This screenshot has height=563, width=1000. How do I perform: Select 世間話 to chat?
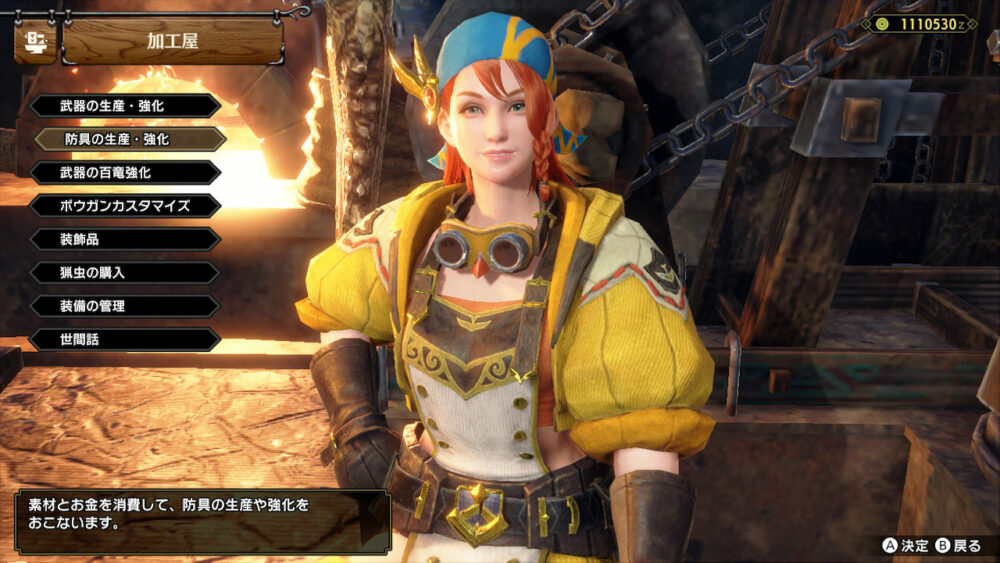[x=124, y=339]
